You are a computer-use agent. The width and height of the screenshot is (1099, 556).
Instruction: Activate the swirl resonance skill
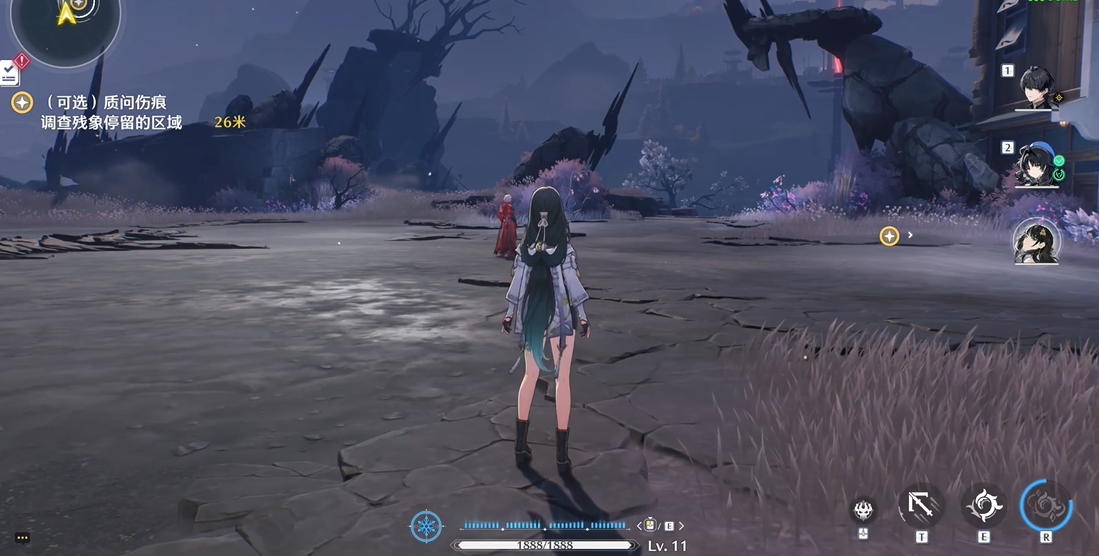point(983,506)
